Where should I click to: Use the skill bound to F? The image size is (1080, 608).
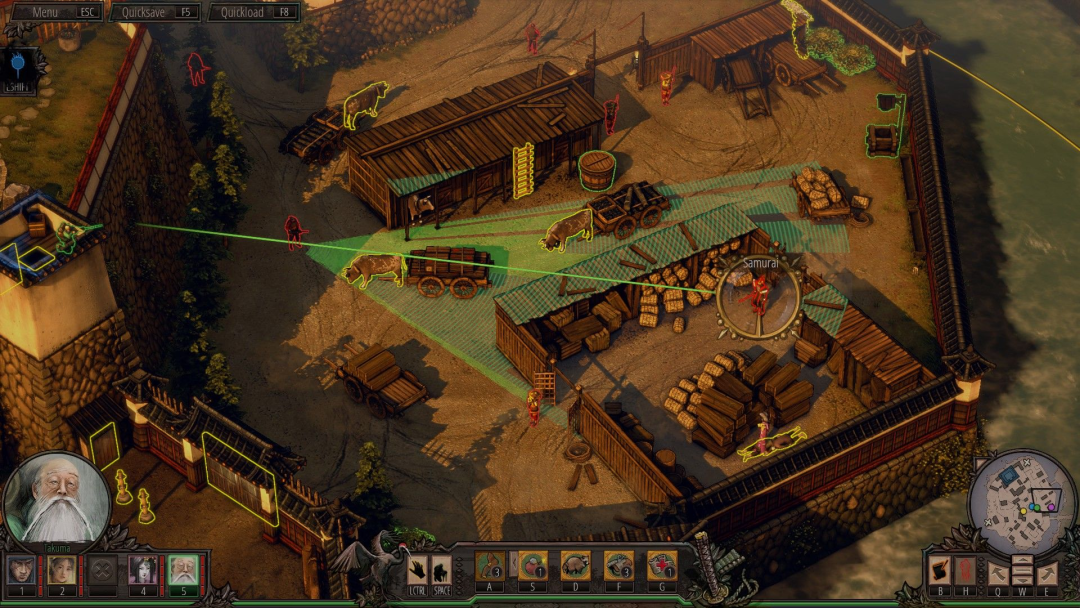click(x=618, y=567)
